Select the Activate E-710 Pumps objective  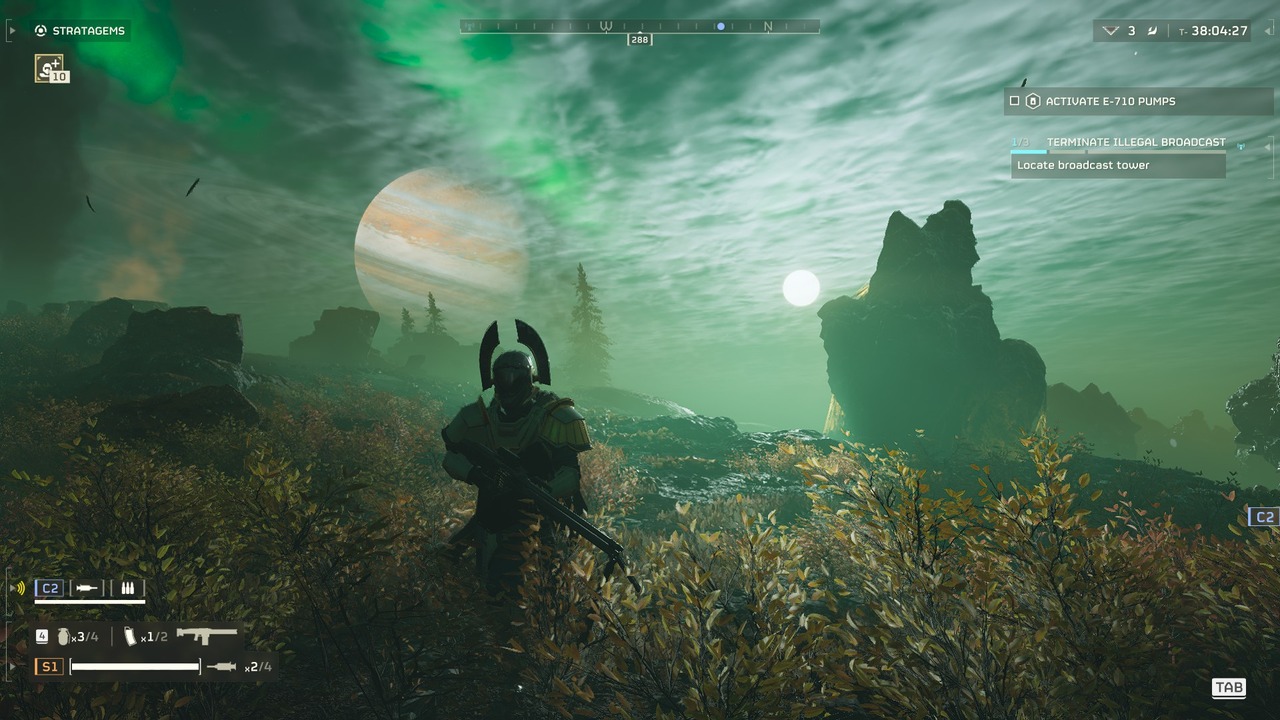click(1110, 101)
